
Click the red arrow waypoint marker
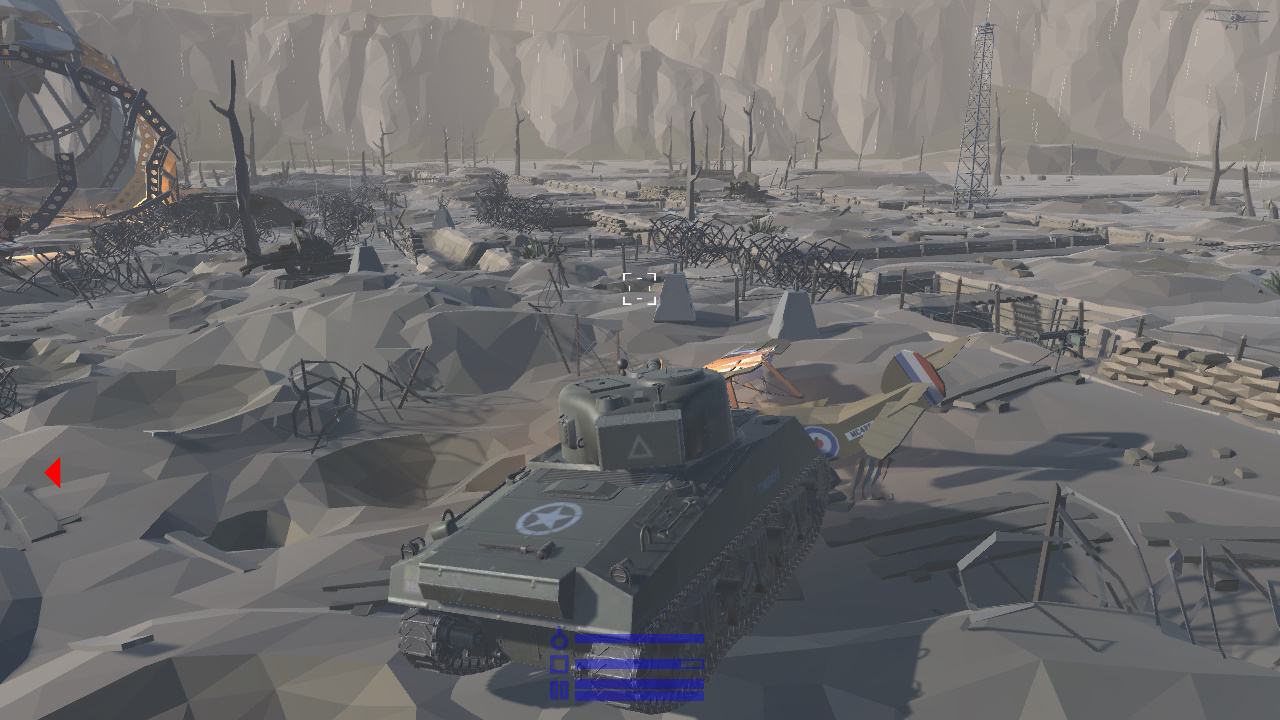tap(55, 470)
